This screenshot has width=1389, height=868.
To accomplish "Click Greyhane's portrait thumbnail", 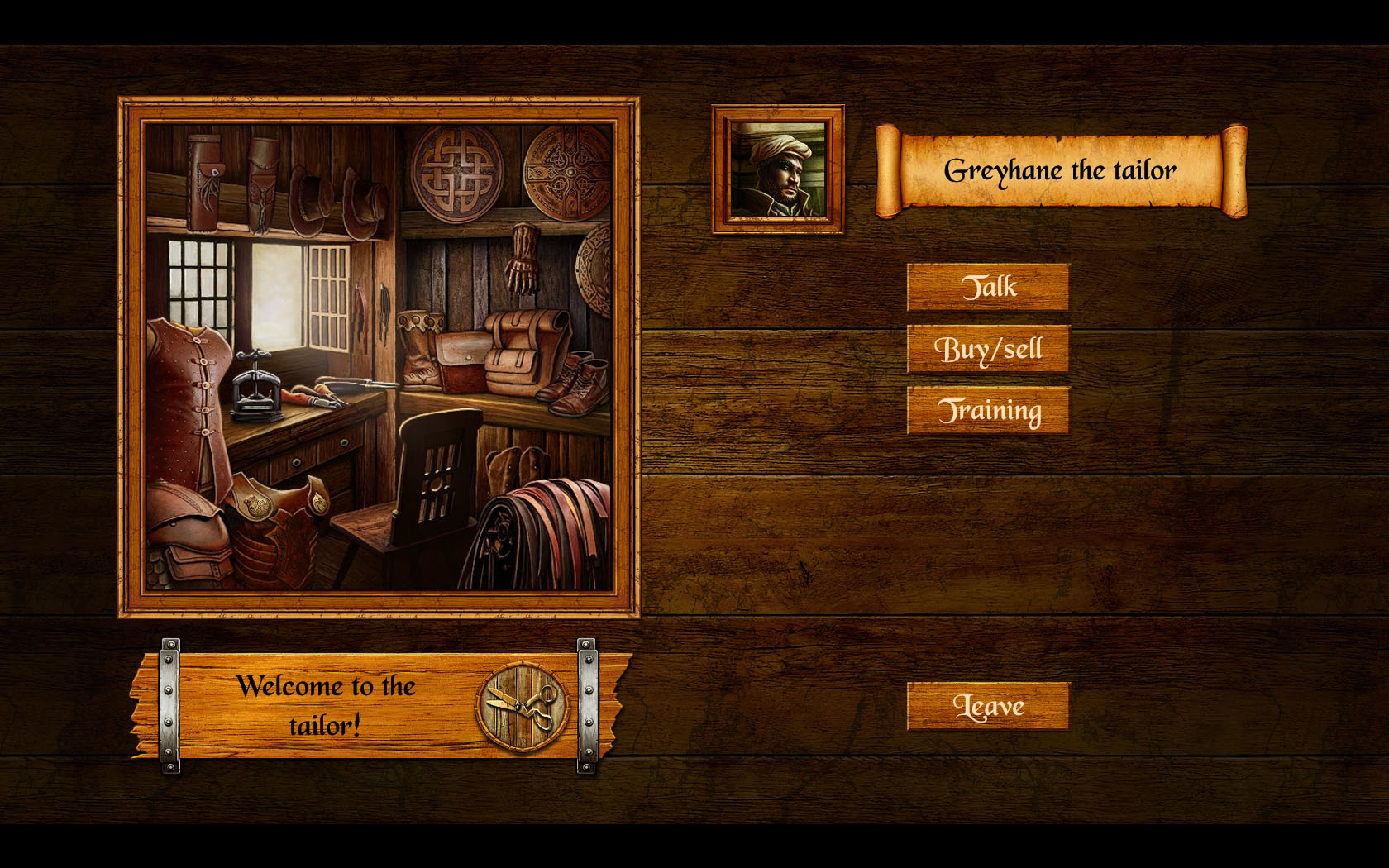I will pyautogui.click(x=778, y=169).
